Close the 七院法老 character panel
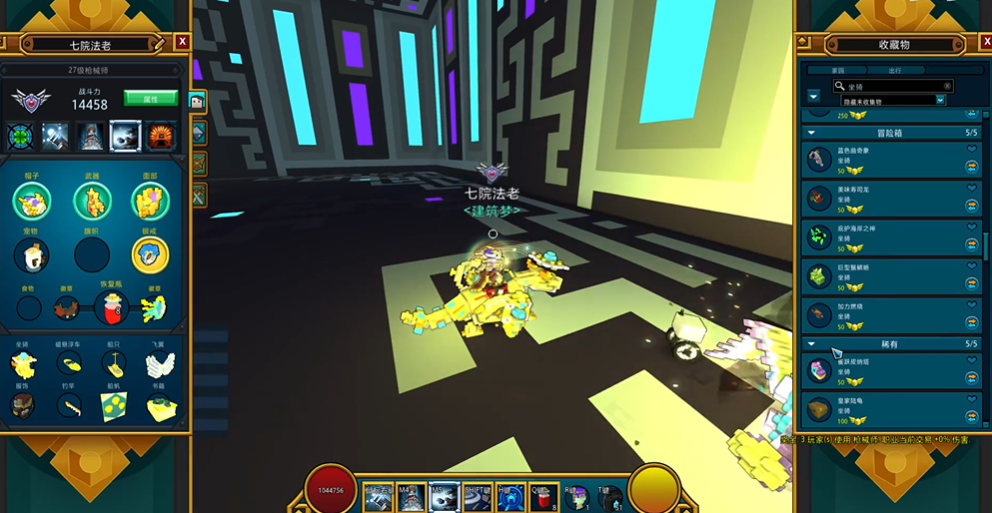992x513 pixels. (x=182, y=42)
